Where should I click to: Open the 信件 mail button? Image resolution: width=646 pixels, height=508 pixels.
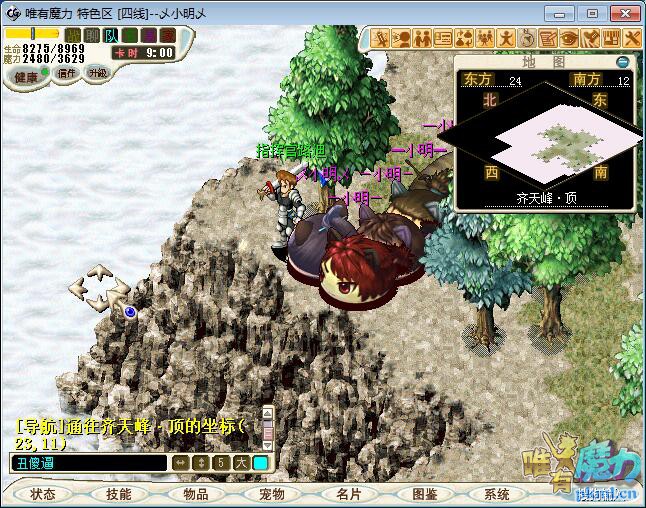67,73
